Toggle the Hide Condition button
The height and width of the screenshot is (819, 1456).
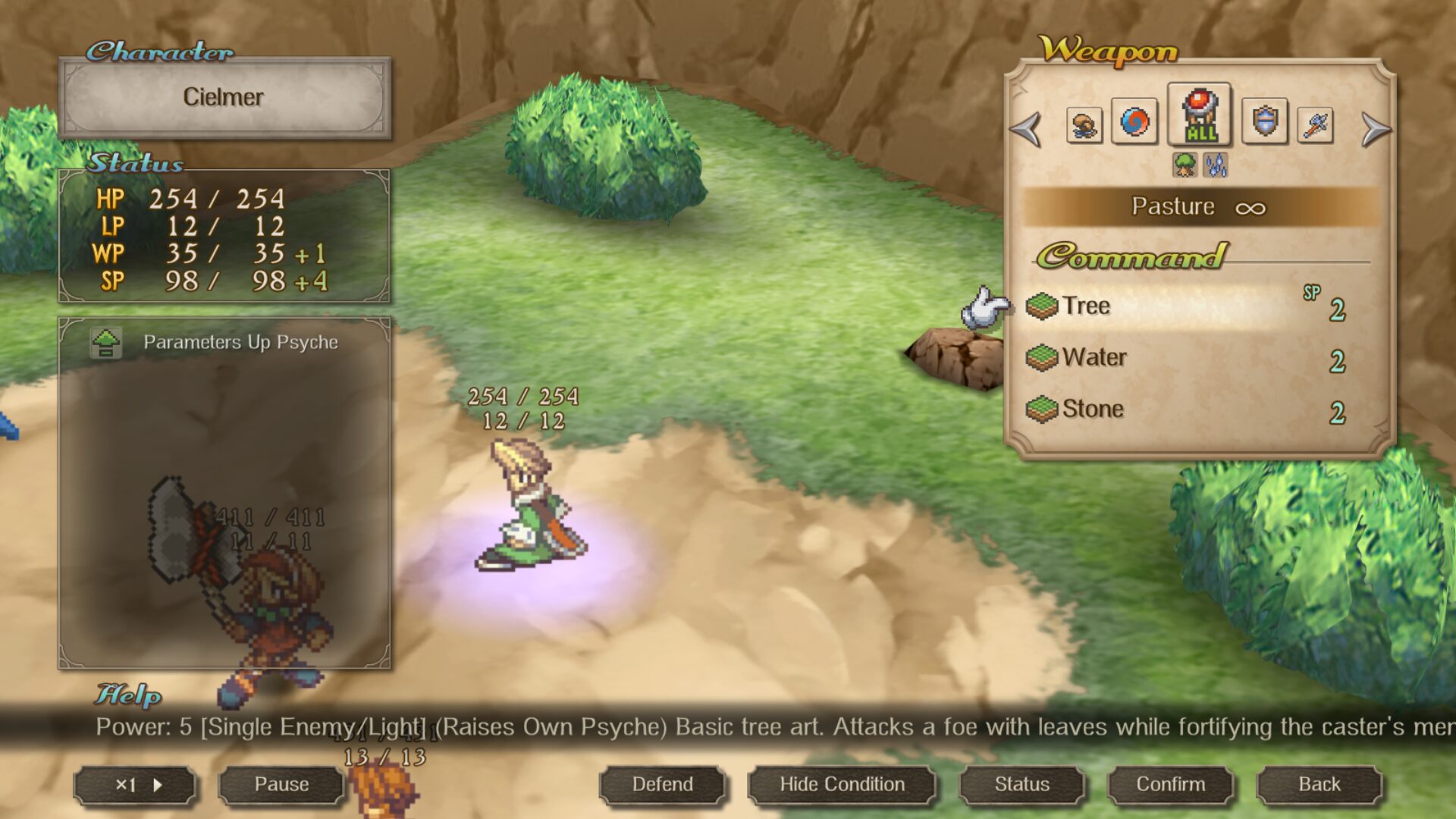click(x=842, y=784)
